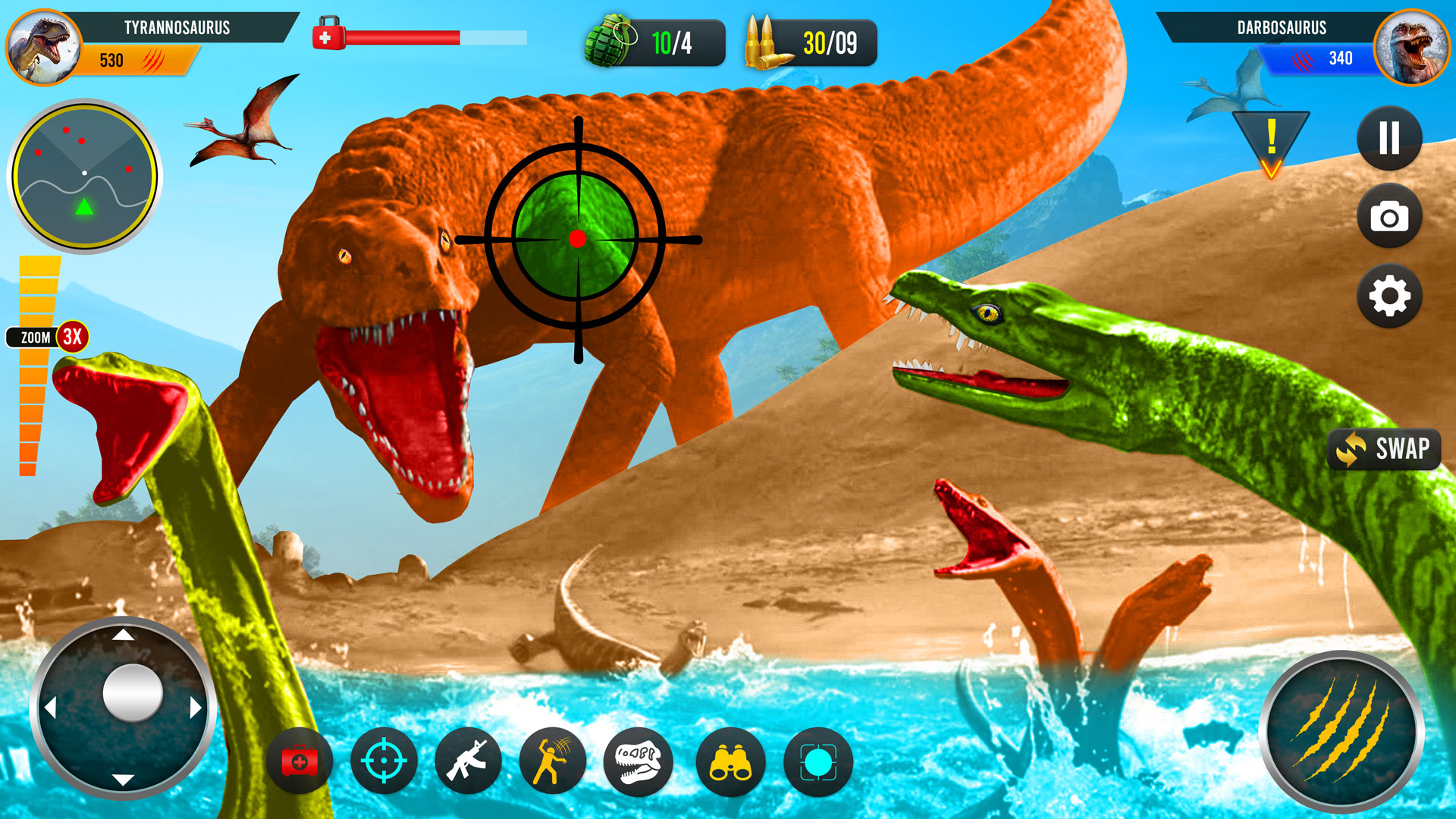Use the binoculars icon
This screenshot has width=1456, height=819.
[x=733, y=761]
